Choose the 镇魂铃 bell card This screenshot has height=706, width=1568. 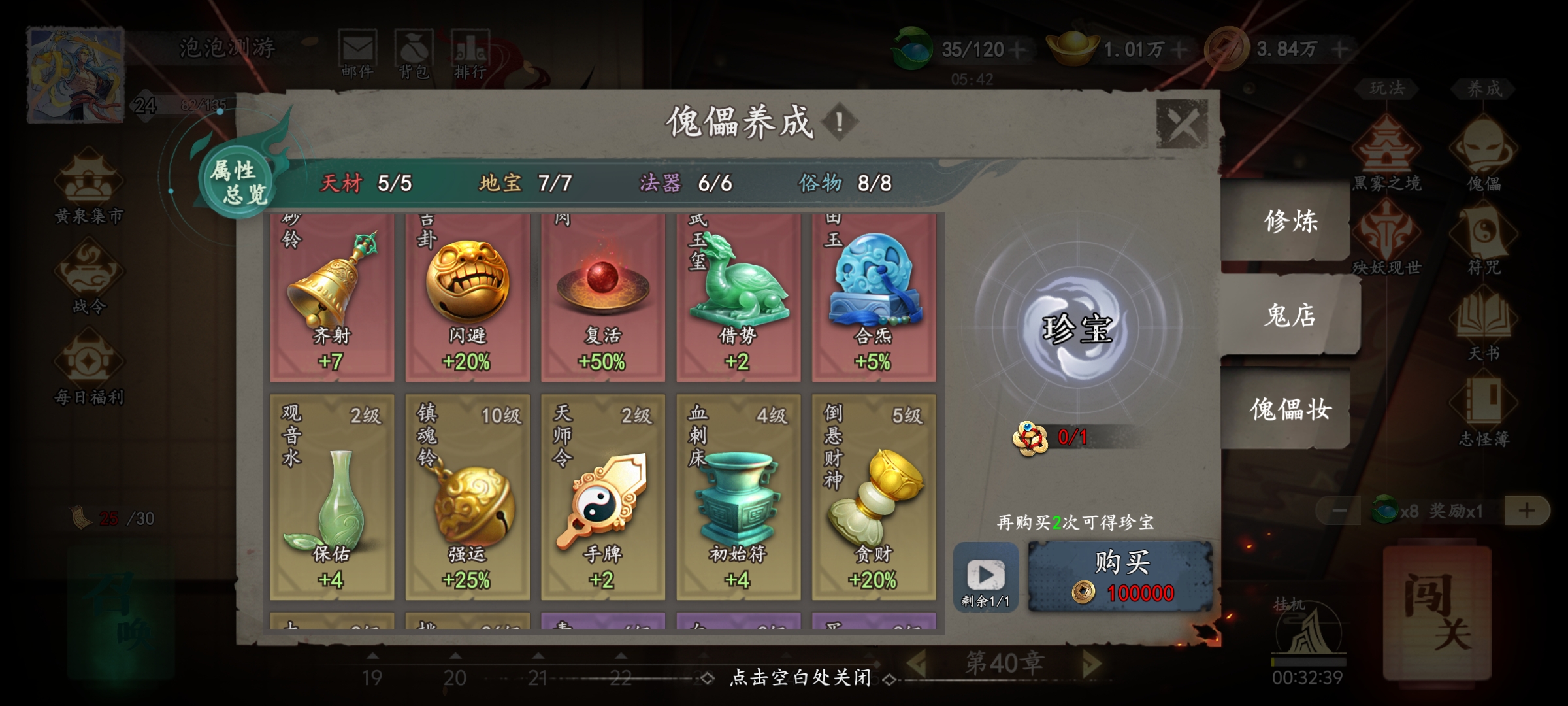pos(467,497)
